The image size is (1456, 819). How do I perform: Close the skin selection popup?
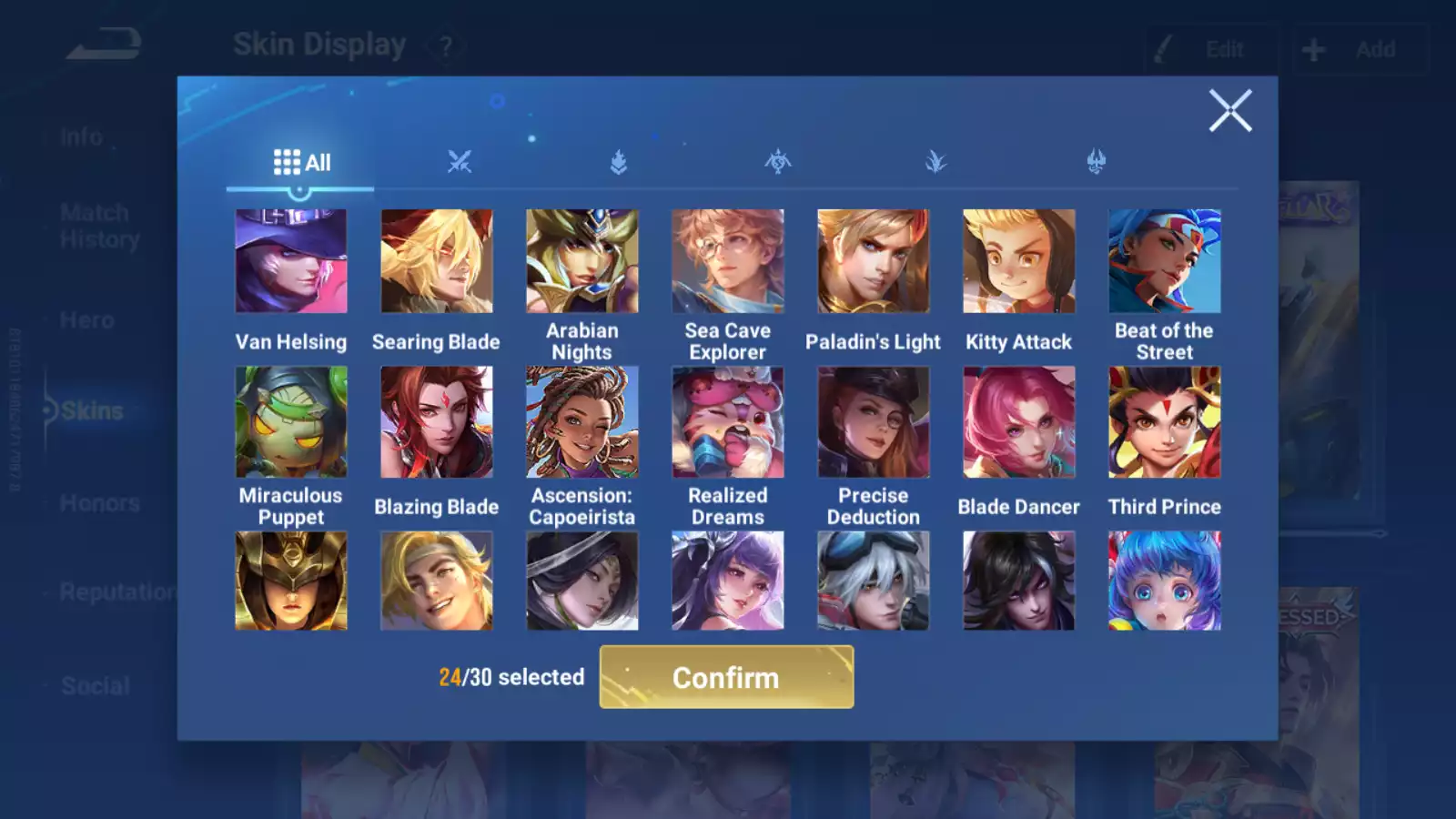(1230, 111)
